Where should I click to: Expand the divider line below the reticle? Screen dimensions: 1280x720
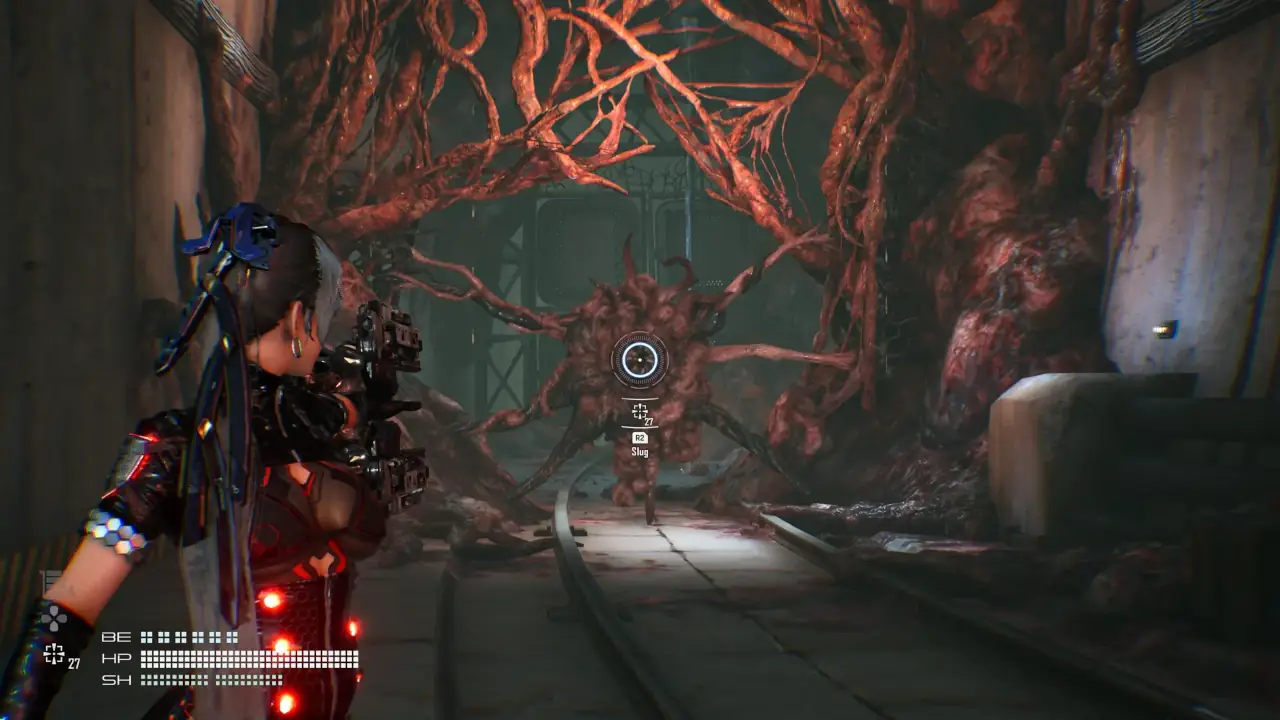coord(640,398)
